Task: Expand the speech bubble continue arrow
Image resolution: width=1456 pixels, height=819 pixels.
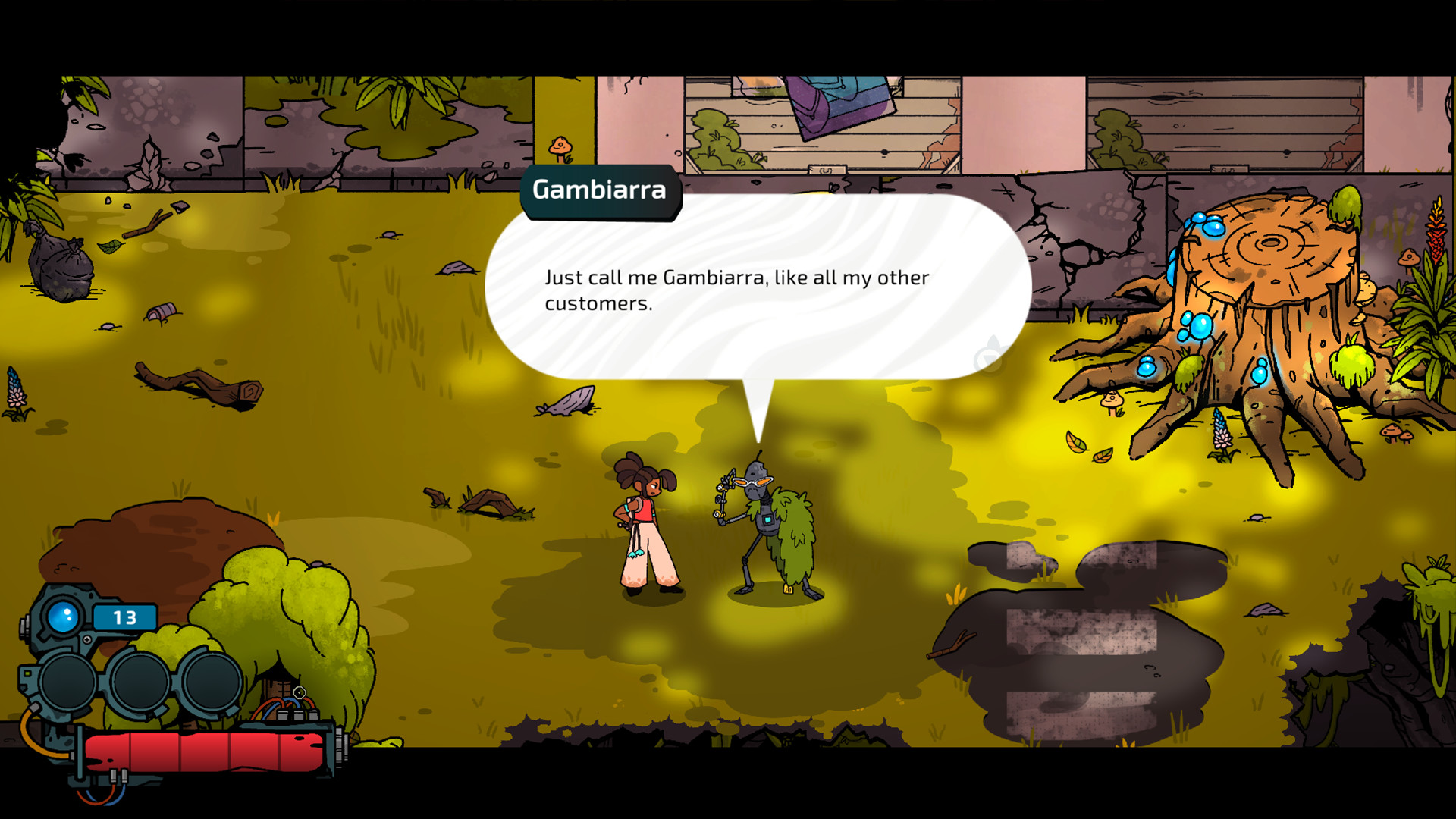Action: (x=990, y=359)
